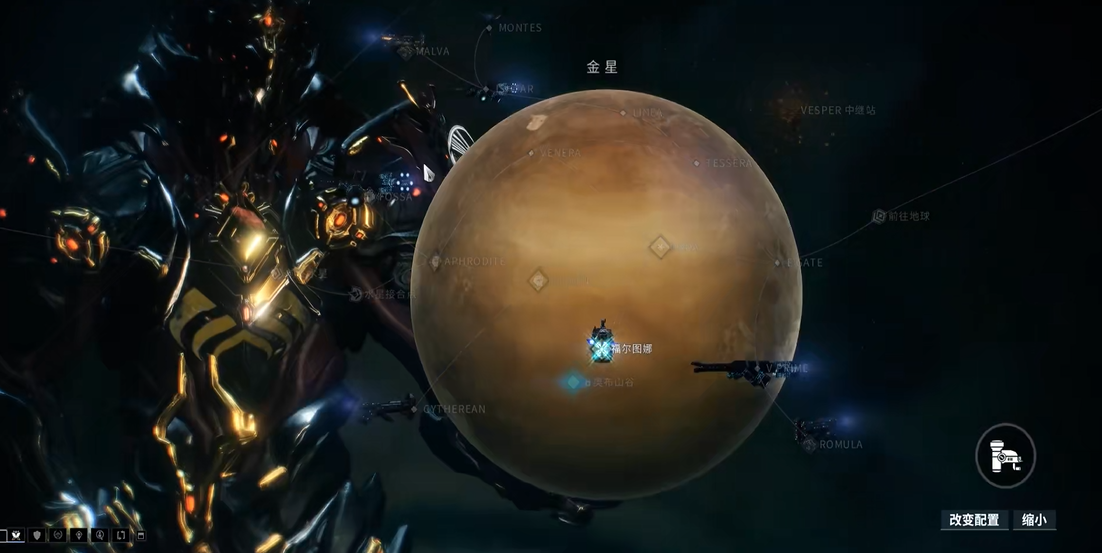Select the Linea mission node

(x=623, y=113)
